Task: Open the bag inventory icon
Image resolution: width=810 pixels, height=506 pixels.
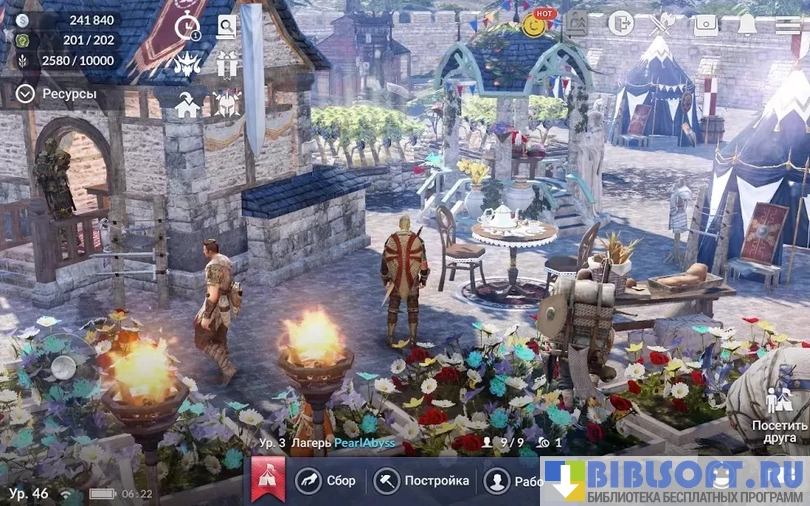Action: point(706,23)
